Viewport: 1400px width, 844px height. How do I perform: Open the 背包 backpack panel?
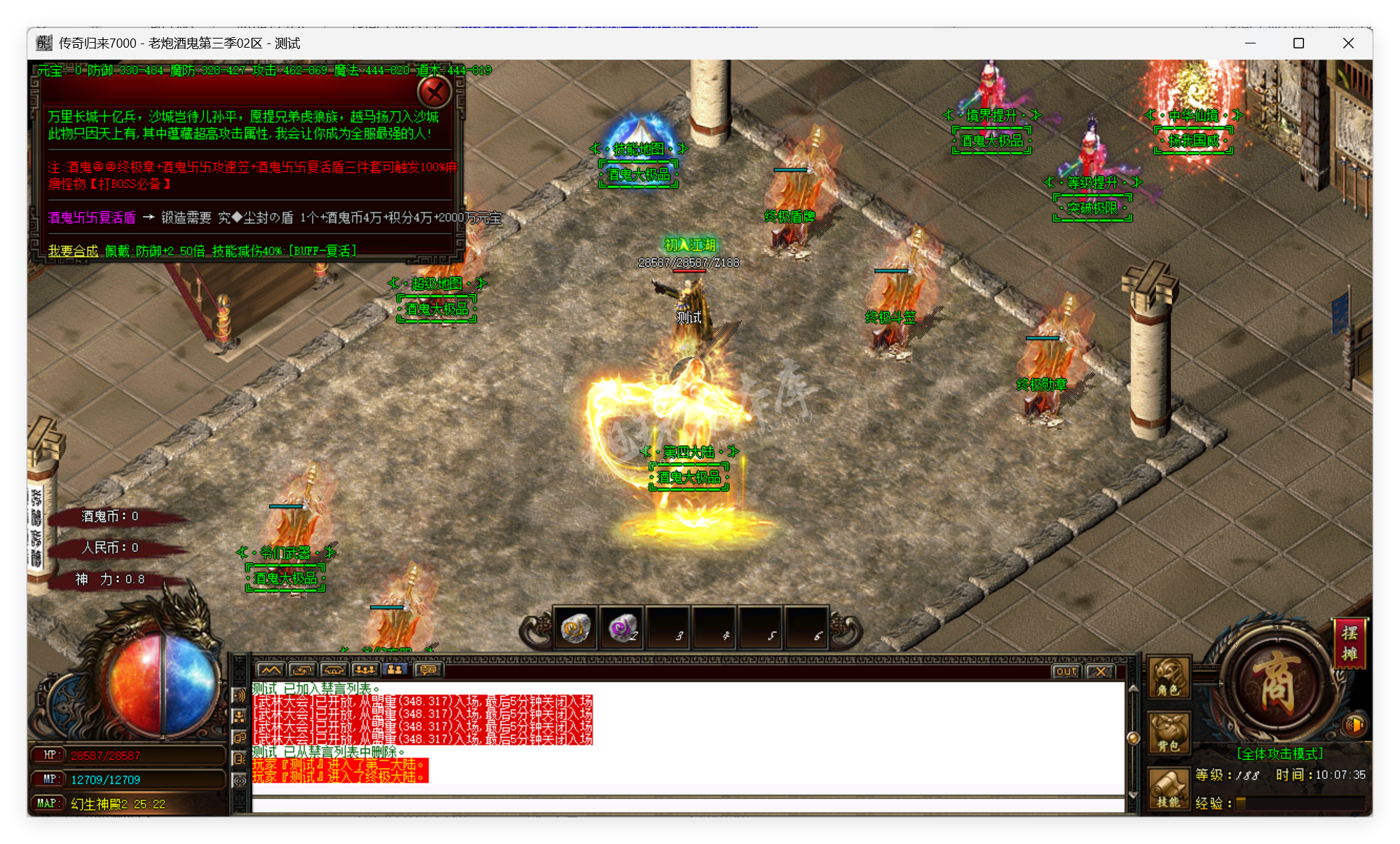click(x=1168, y=733)
